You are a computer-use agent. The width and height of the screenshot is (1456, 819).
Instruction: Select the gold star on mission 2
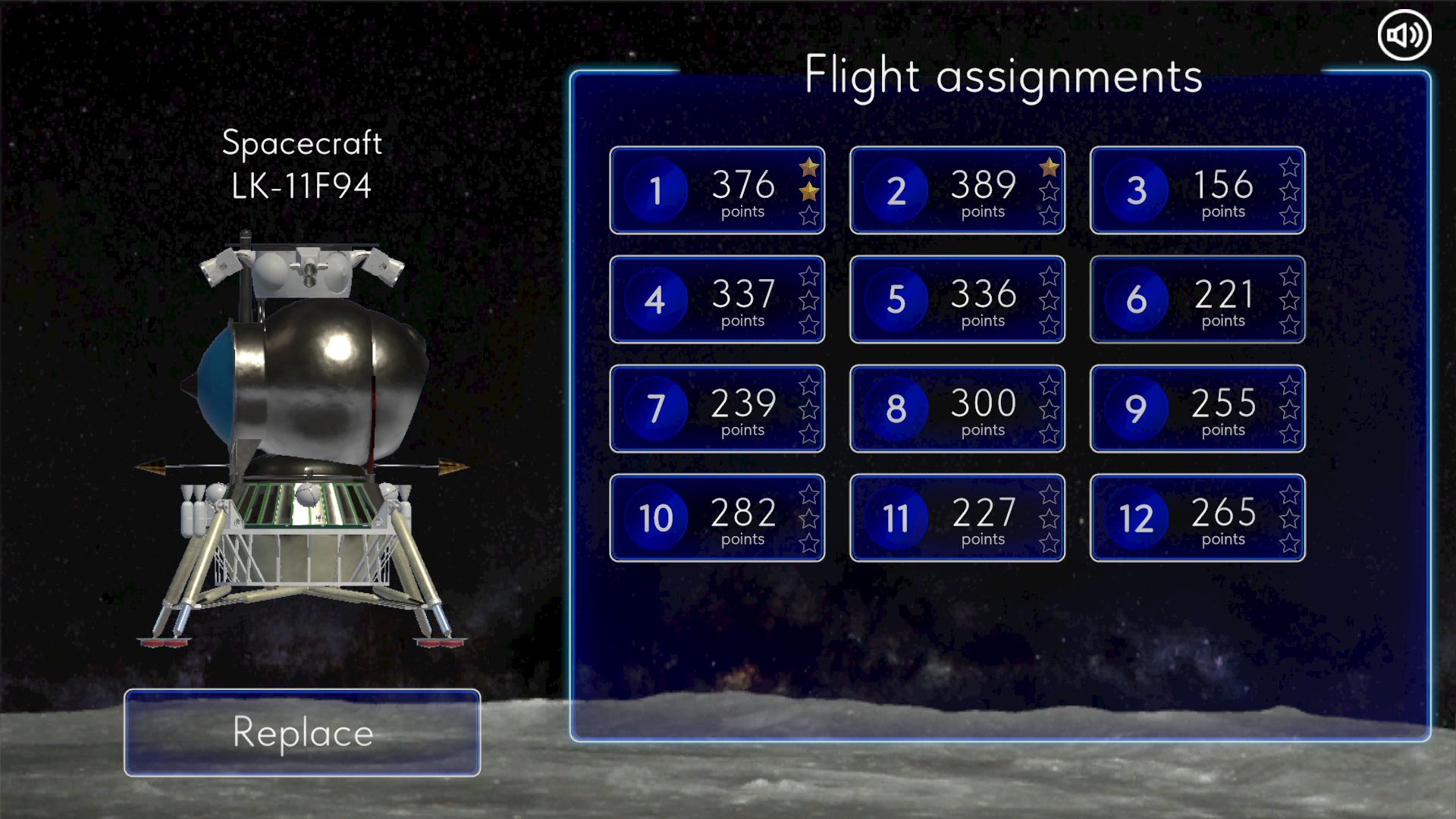tap(1050, 166)
